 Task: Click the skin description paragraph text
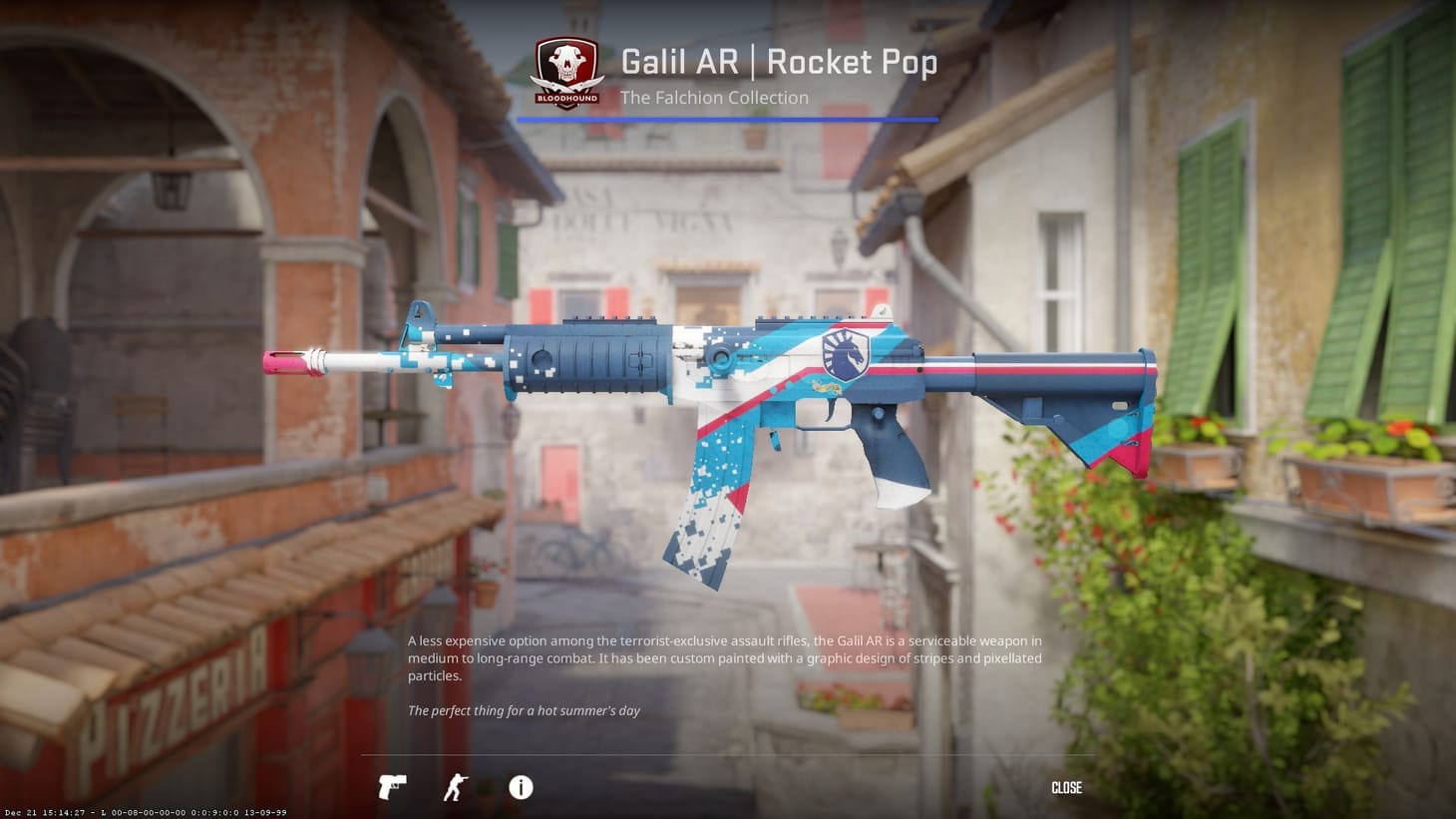click(x=723, y=658)
